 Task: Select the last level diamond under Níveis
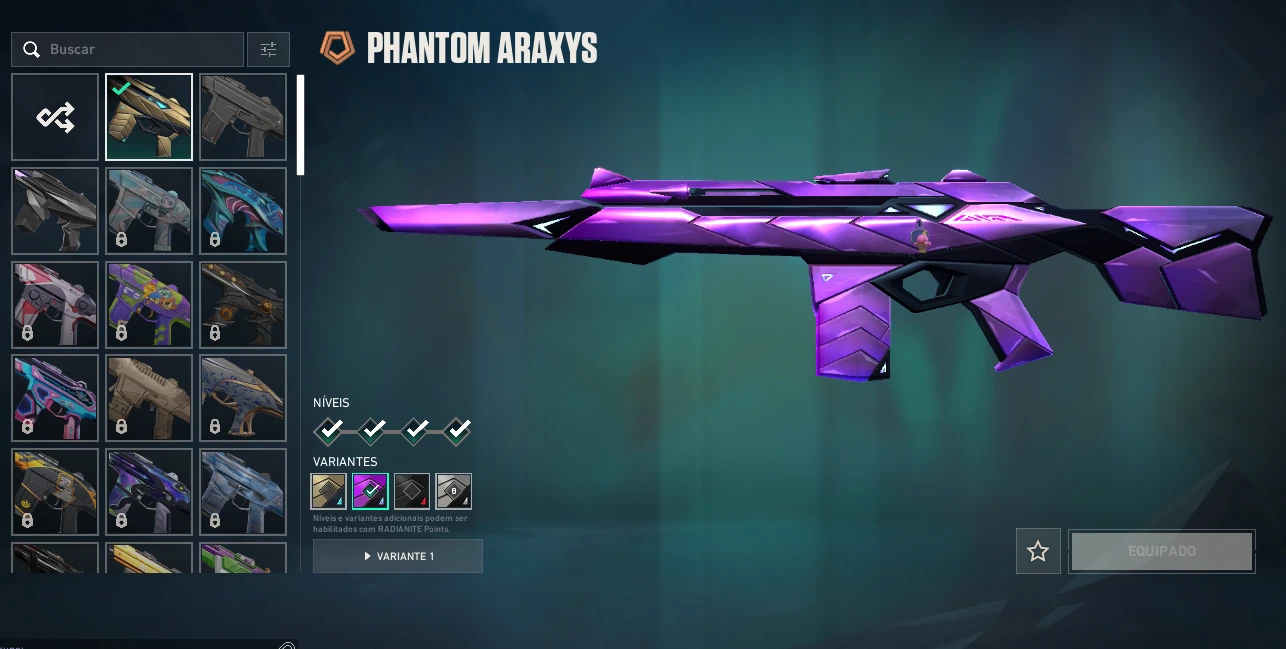click(457, 430)
